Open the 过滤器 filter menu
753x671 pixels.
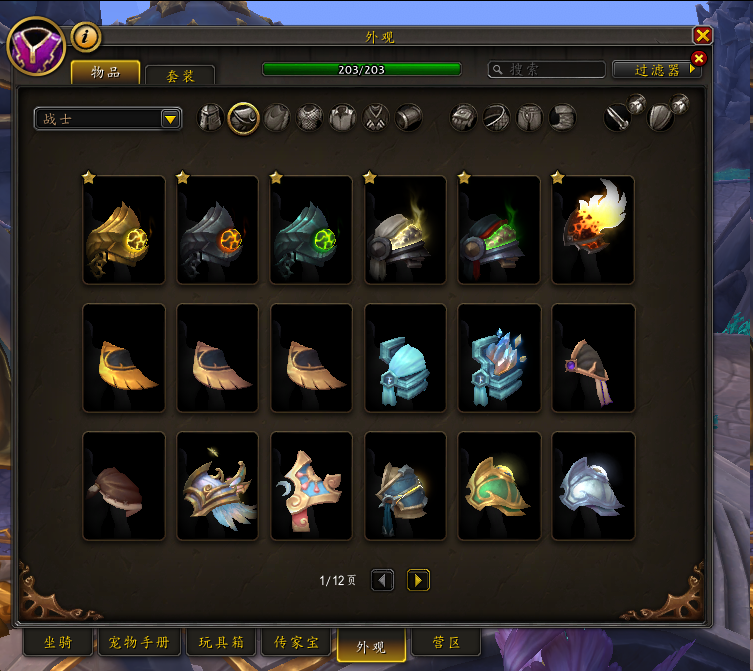coord(662,70)
